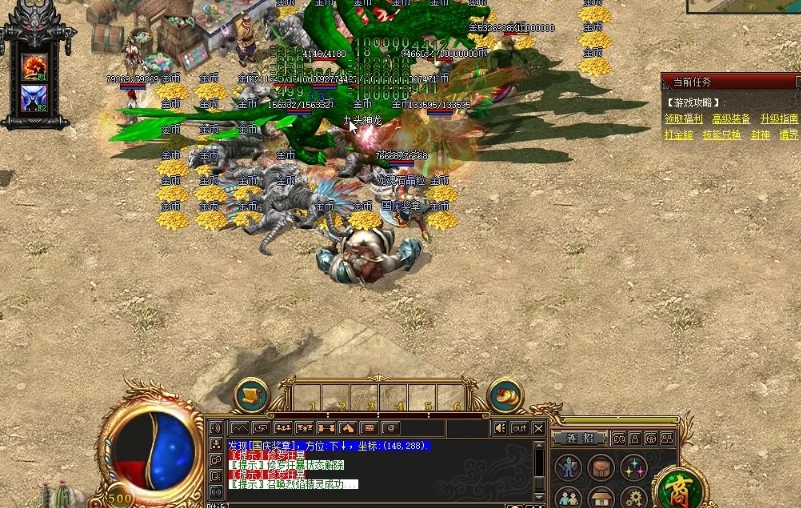Image resolution: width=801 pixels, height=508 pixels.
Task: Activate the fiery lion skill icon
Action: tap(35, 66)
